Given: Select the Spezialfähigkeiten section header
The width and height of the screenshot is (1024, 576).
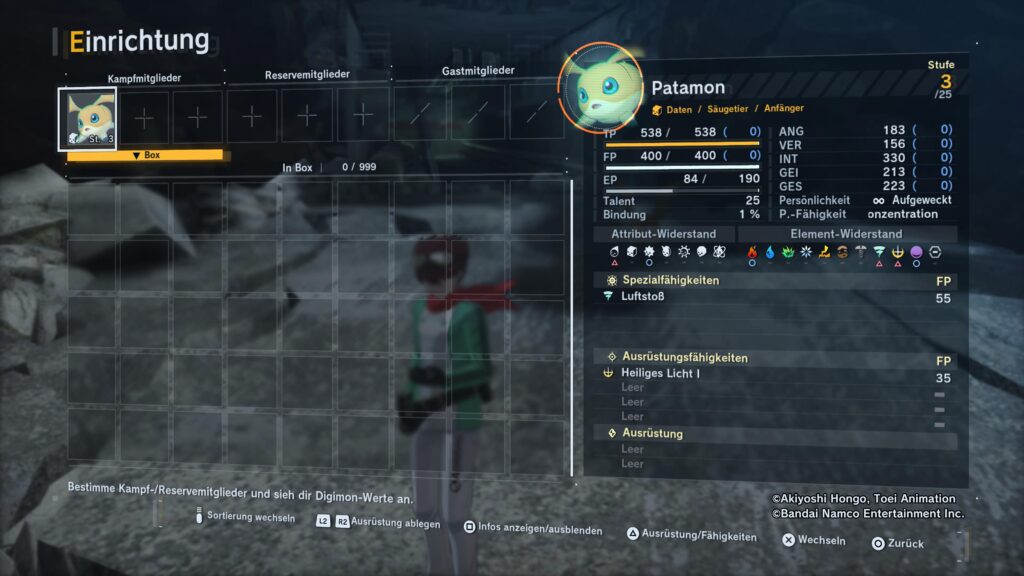Looking at the screenshot, I should (670, 280).
